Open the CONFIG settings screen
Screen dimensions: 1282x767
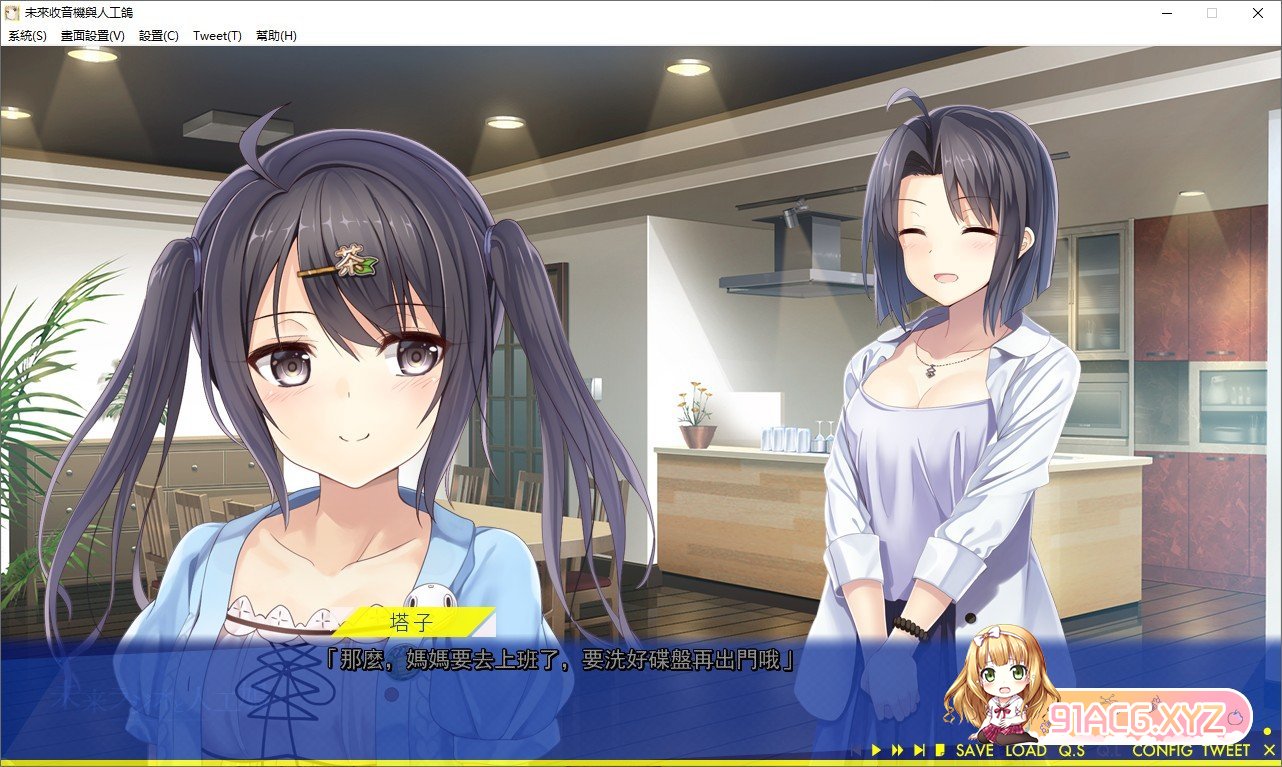click(x=1162, y=750)
